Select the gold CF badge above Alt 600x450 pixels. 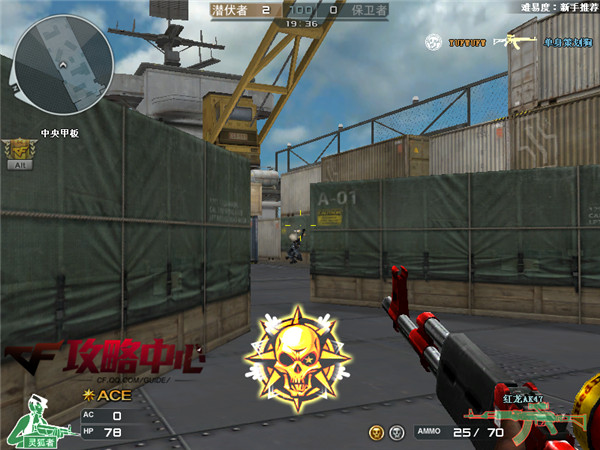pyautogui.click(x=18, y=150)
